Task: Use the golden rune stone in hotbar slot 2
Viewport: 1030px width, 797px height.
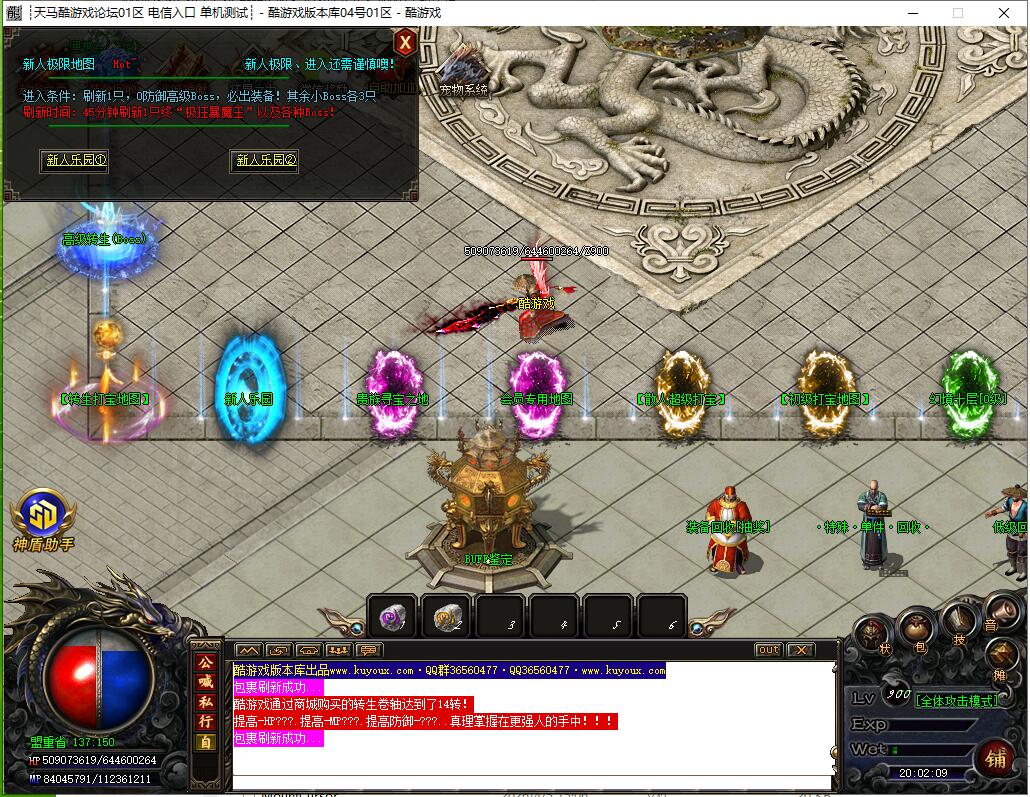Action: pos(446,617)
